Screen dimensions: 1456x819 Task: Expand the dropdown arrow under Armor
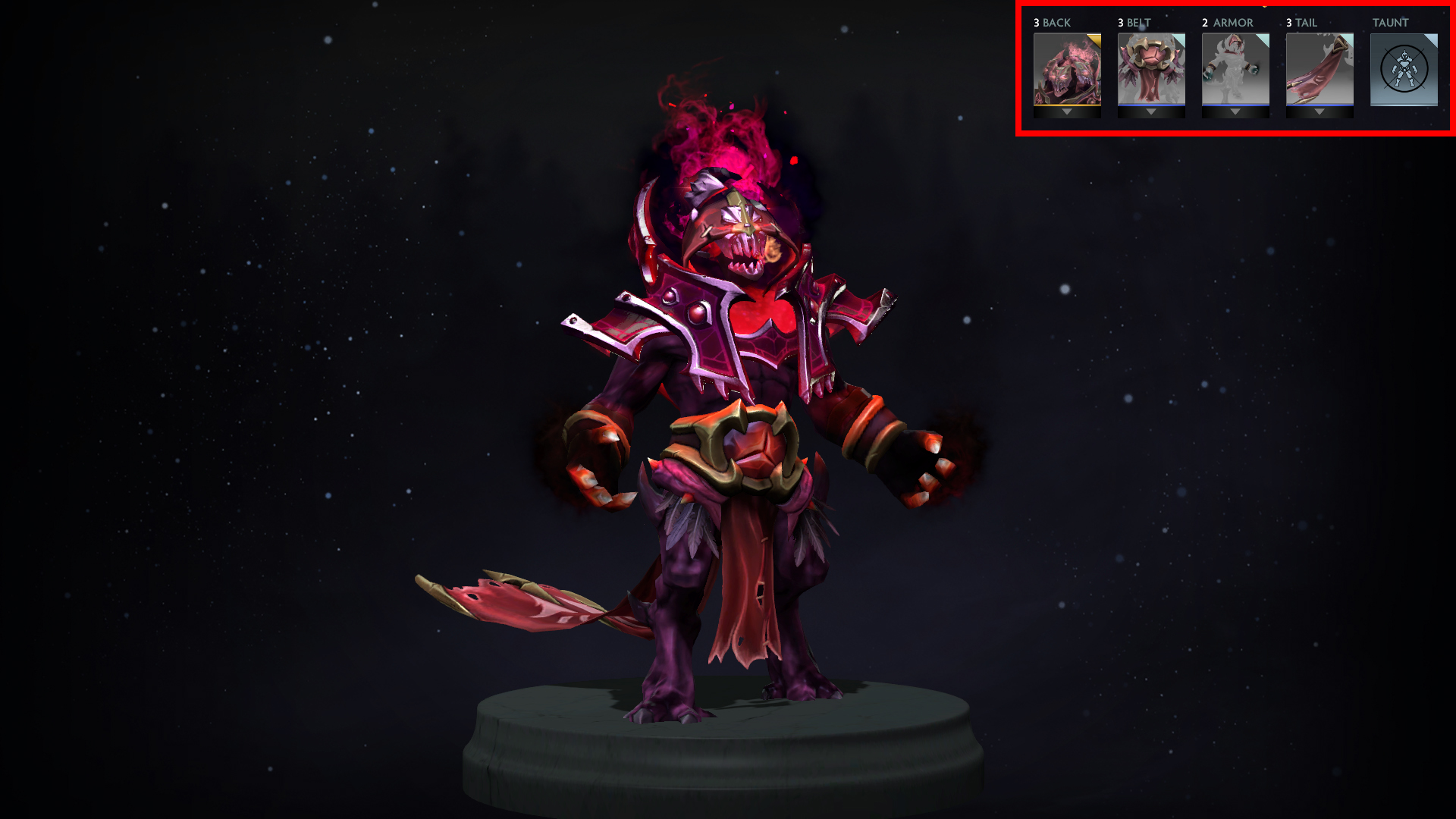pyautogui.click(x=1235, y=112)
